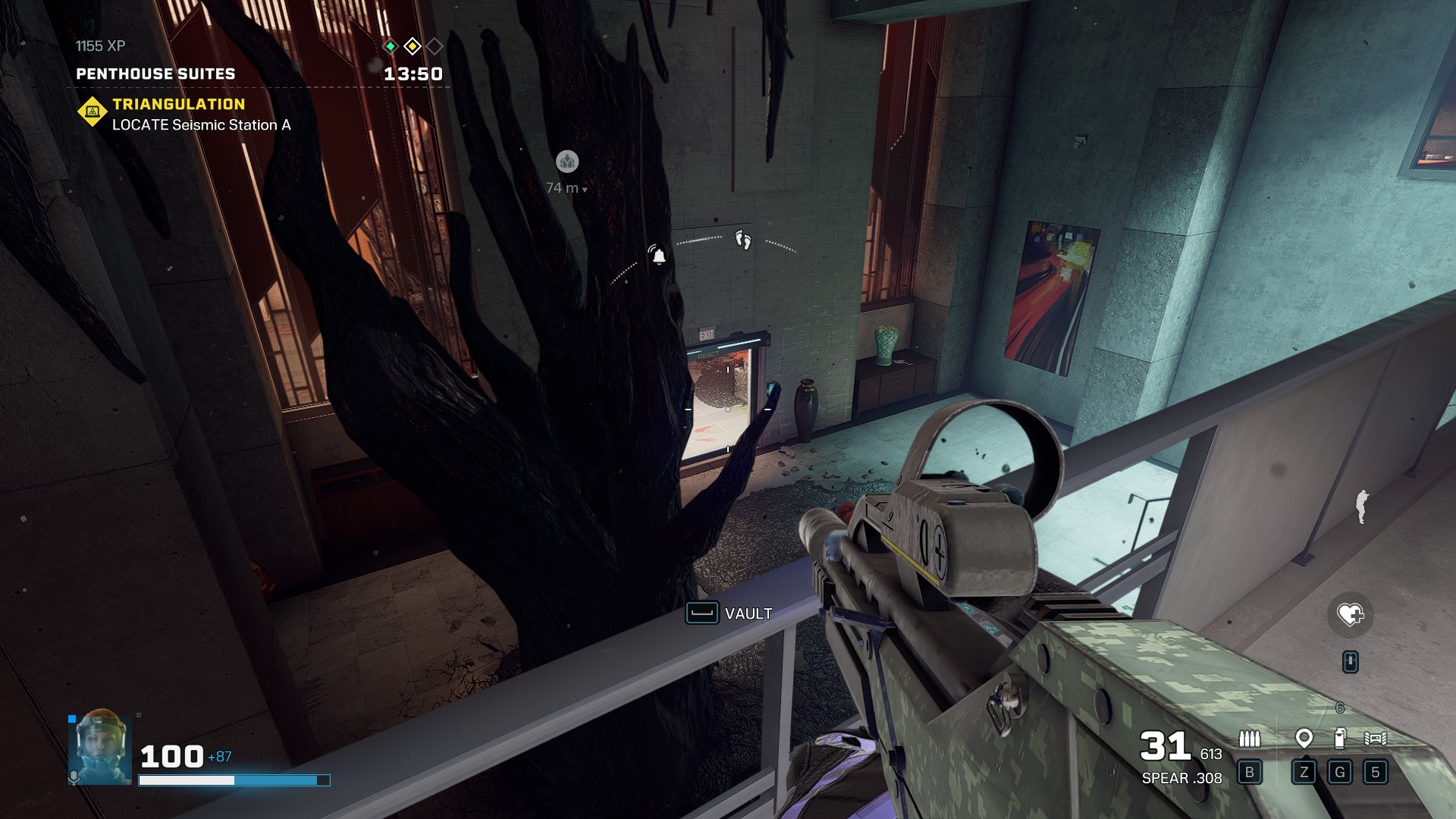Select the ammo type bullets icon
The image size is (1456, 819).
click(1249, 738)
